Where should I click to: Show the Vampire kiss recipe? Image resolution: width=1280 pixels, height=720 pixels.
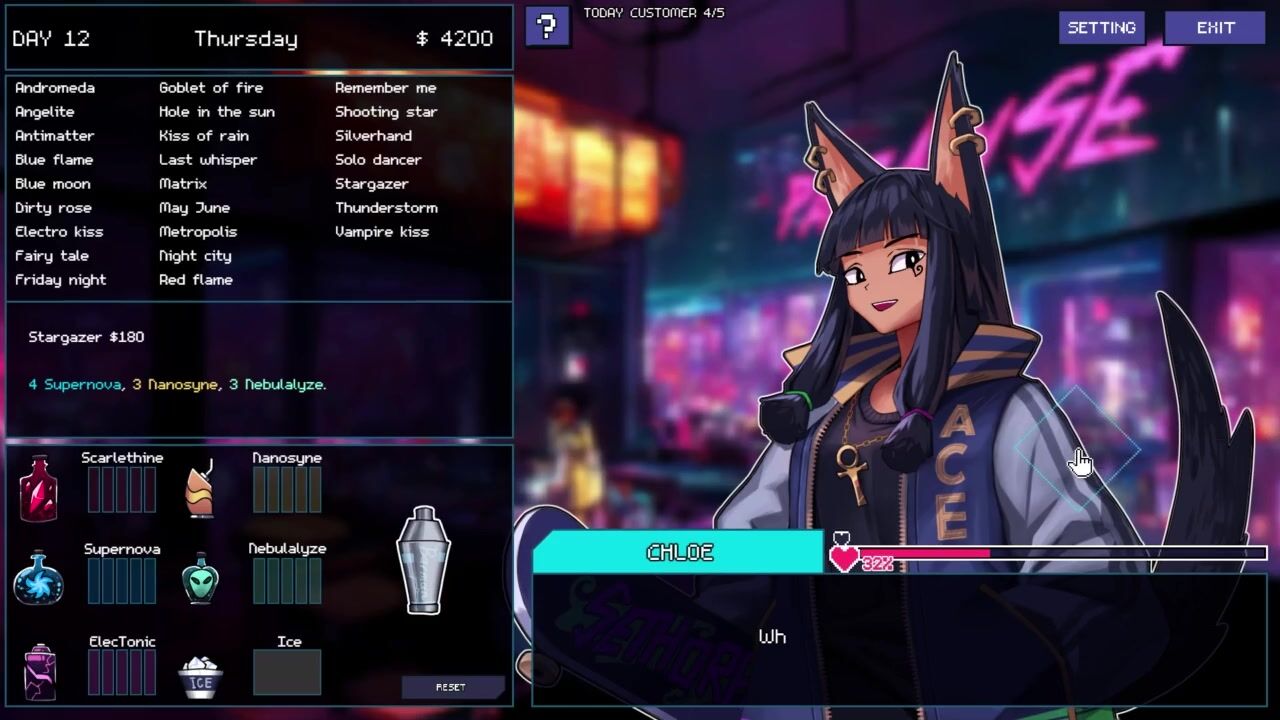click(x=381, y=232)
